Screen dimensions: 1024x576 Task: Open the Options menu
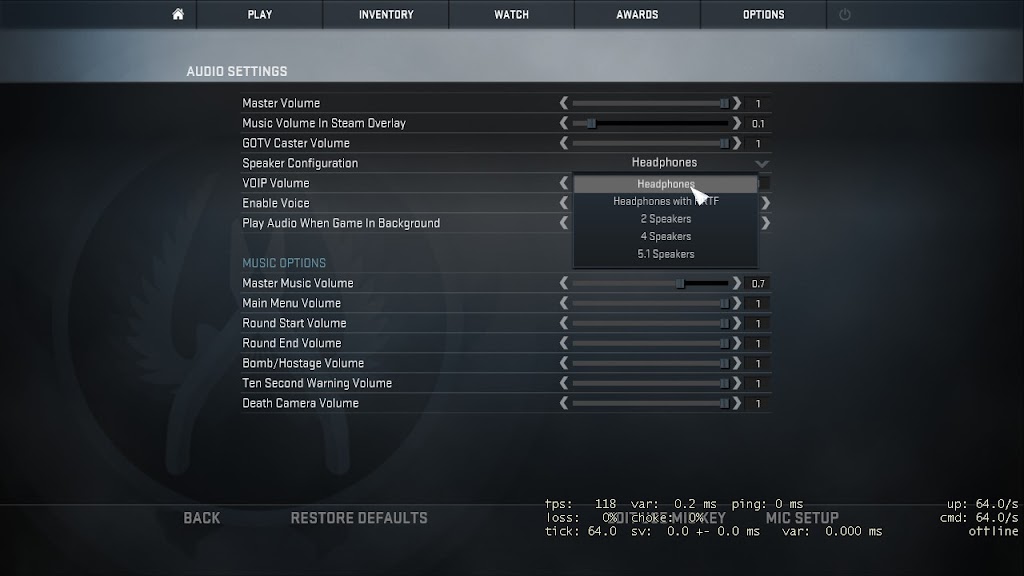(x=763, y=14)
